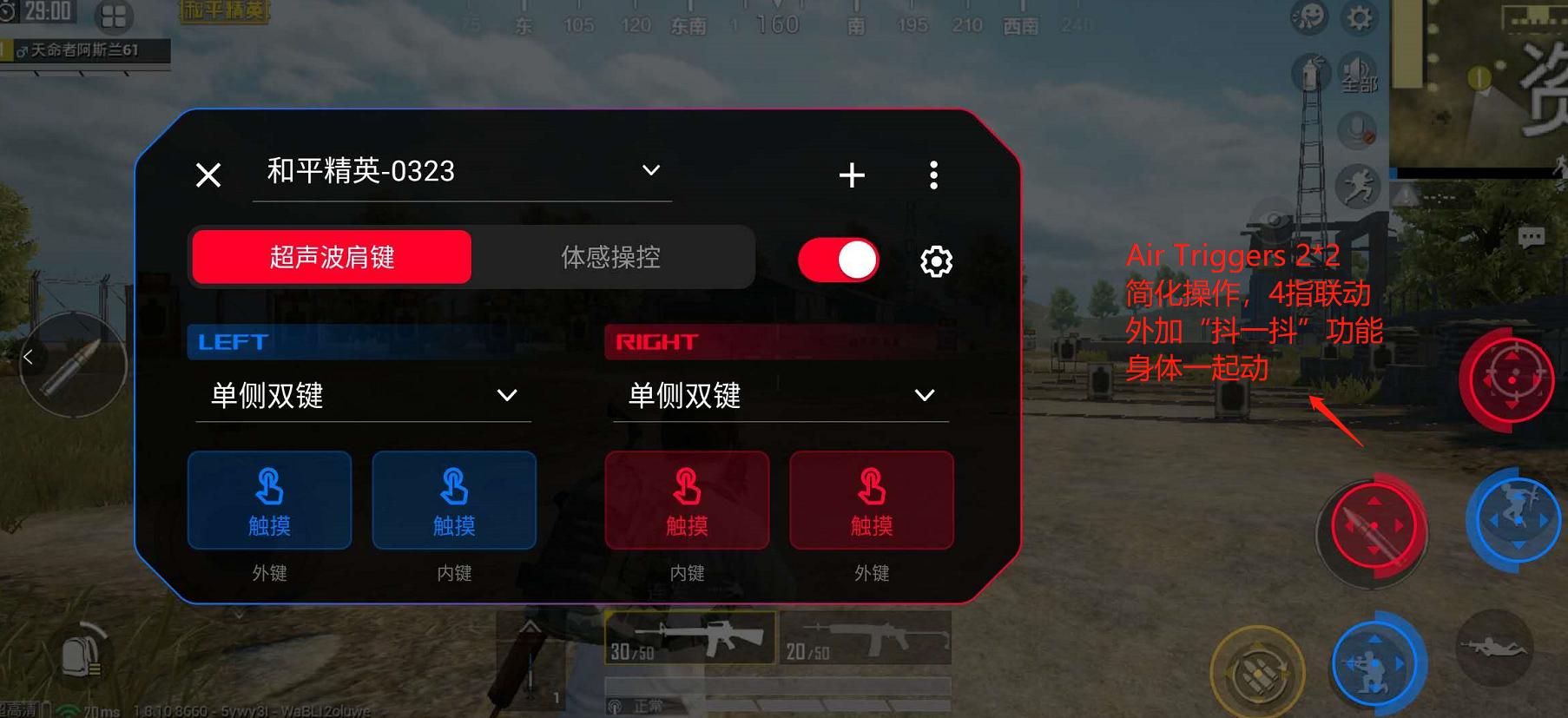Select the 超声波肩键 tab
The width and height of the screenshot is (1568, 718).
pos(330,257)
